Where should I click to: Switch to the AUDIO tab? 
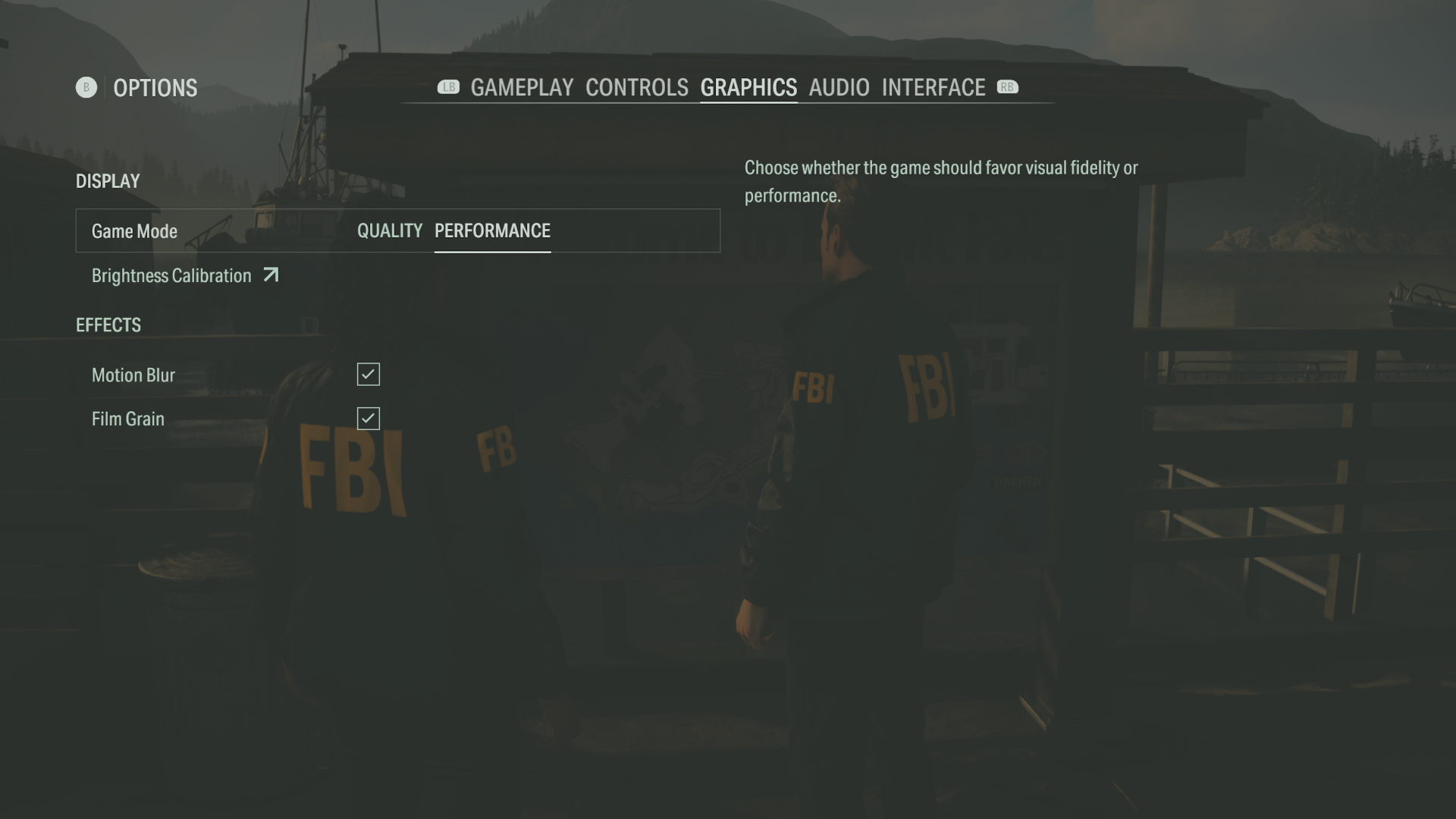pyautogui.click(x=839, y=87)
